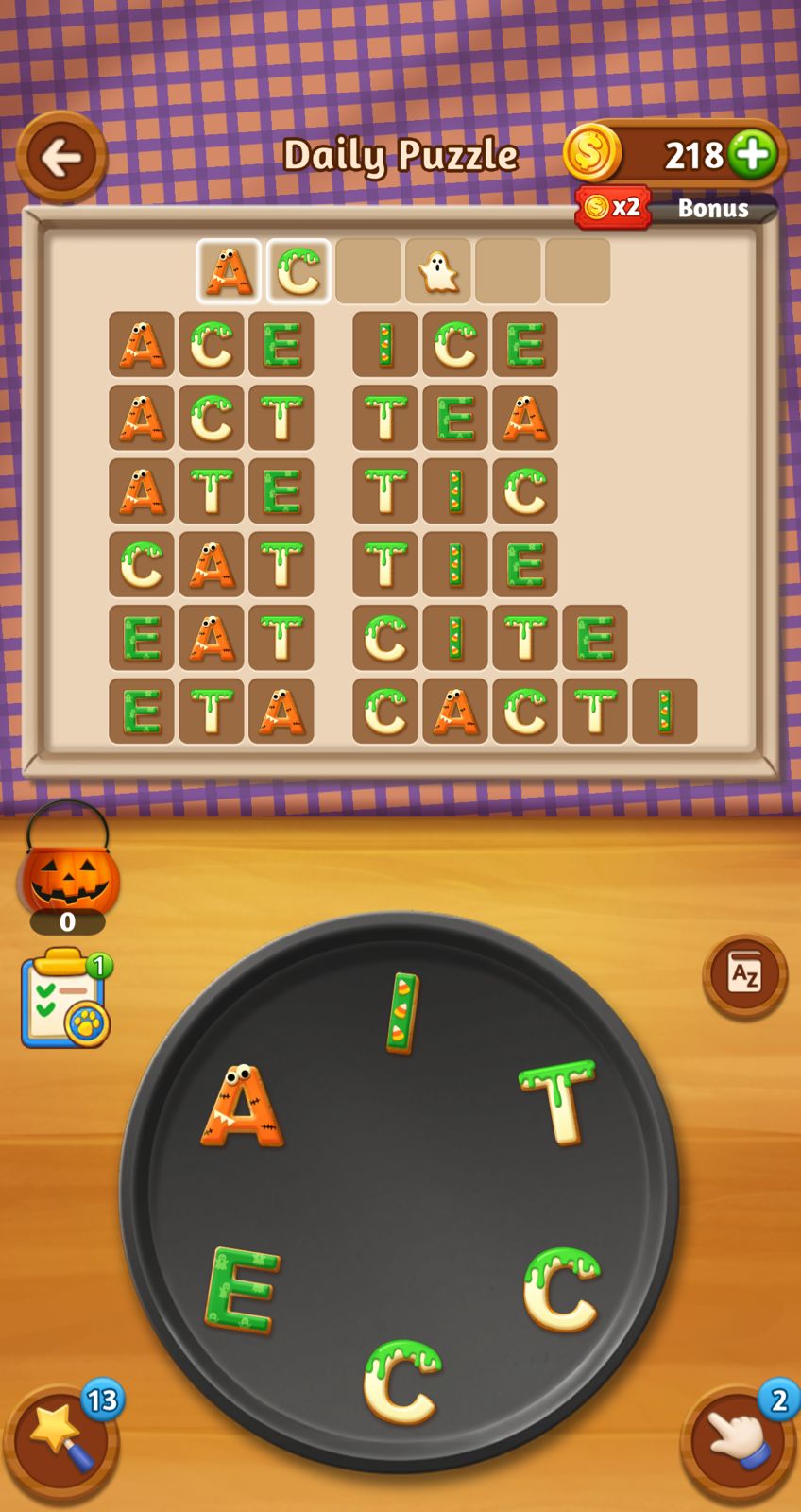Select the letter T cookie on the tray

coord(559,1101)
